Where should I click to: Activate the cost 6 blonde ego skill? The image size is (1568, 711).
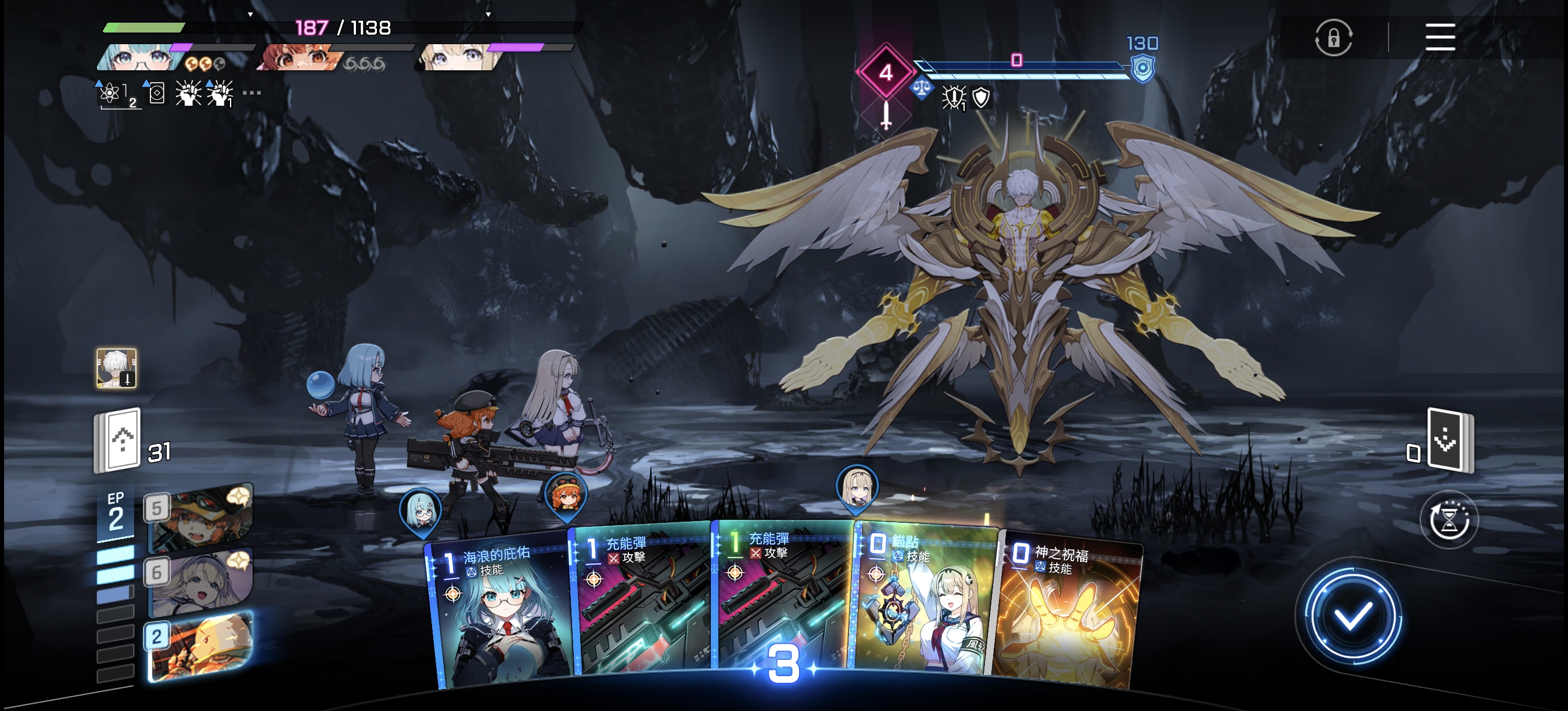tap(201, 583)
